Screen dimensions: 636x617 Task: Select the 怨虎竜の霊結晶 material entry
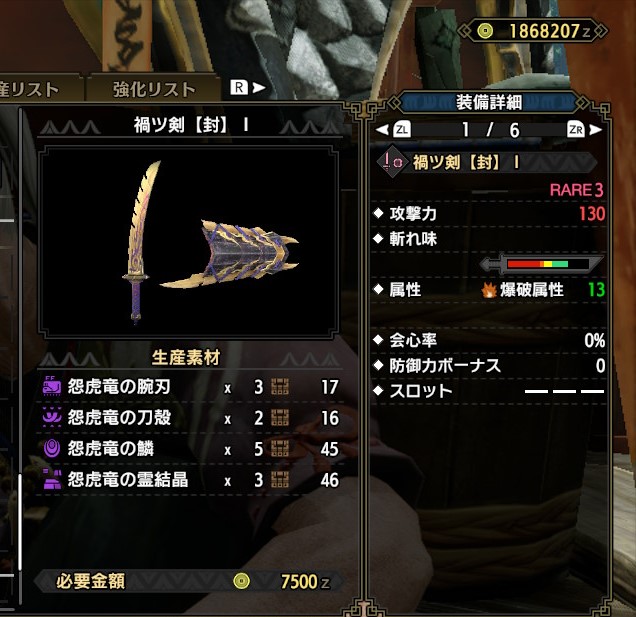point(190,480)
